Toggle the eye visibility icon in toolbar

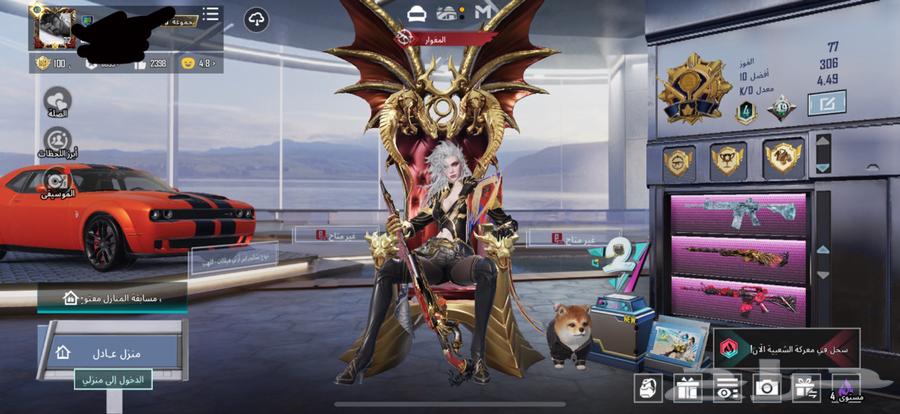point(728,387)
